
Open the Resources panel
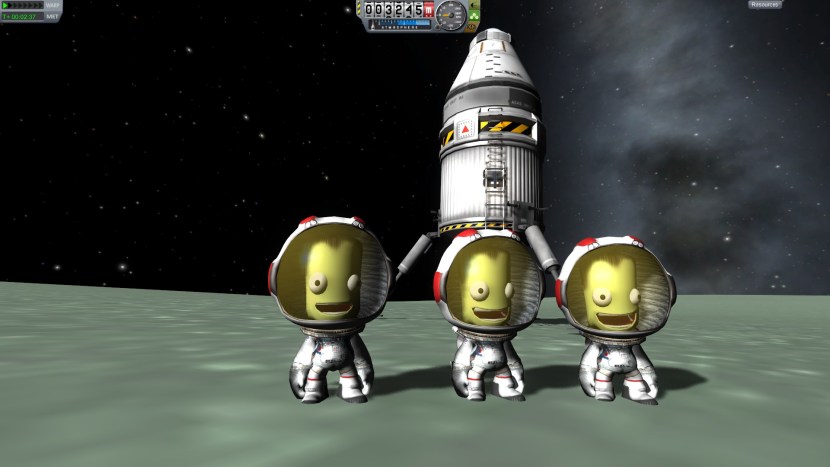765,5
